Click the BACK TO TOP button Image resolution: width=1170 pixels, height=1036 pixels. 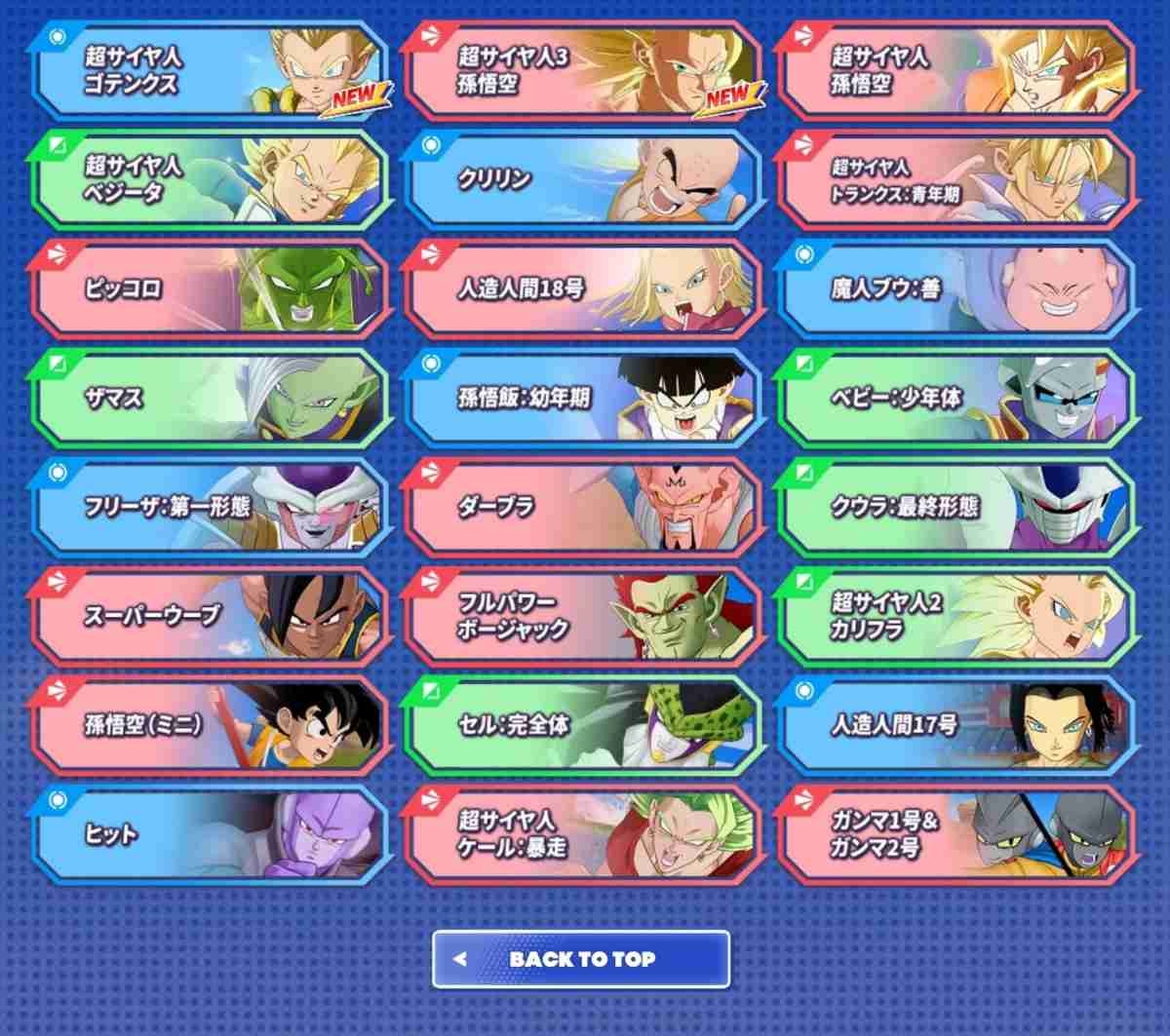point(581,959)
